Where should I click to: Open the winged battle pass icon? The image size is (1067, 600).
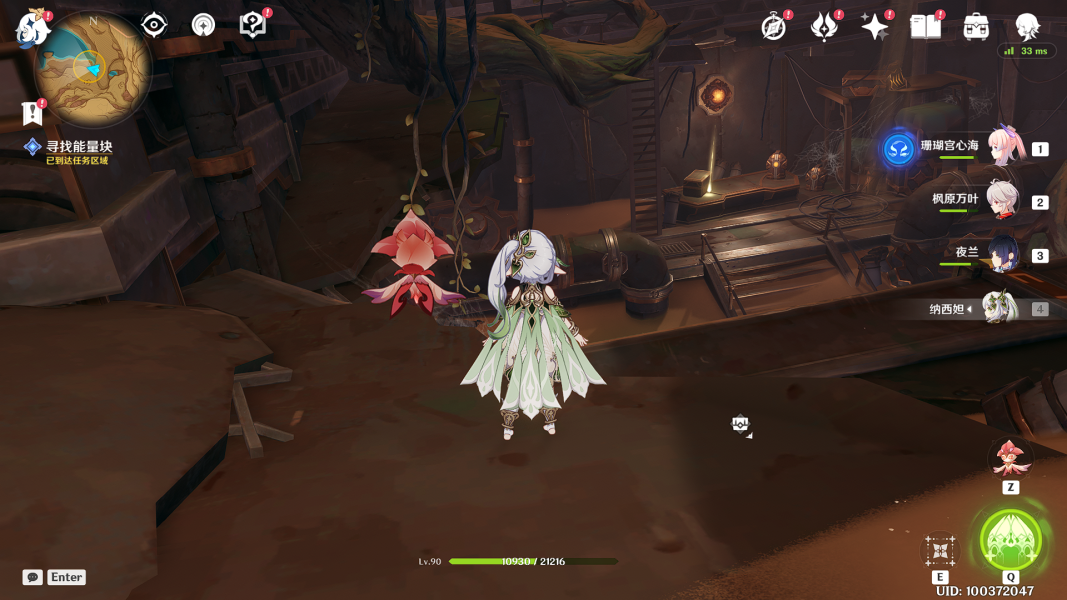click(x=824, y=27)
